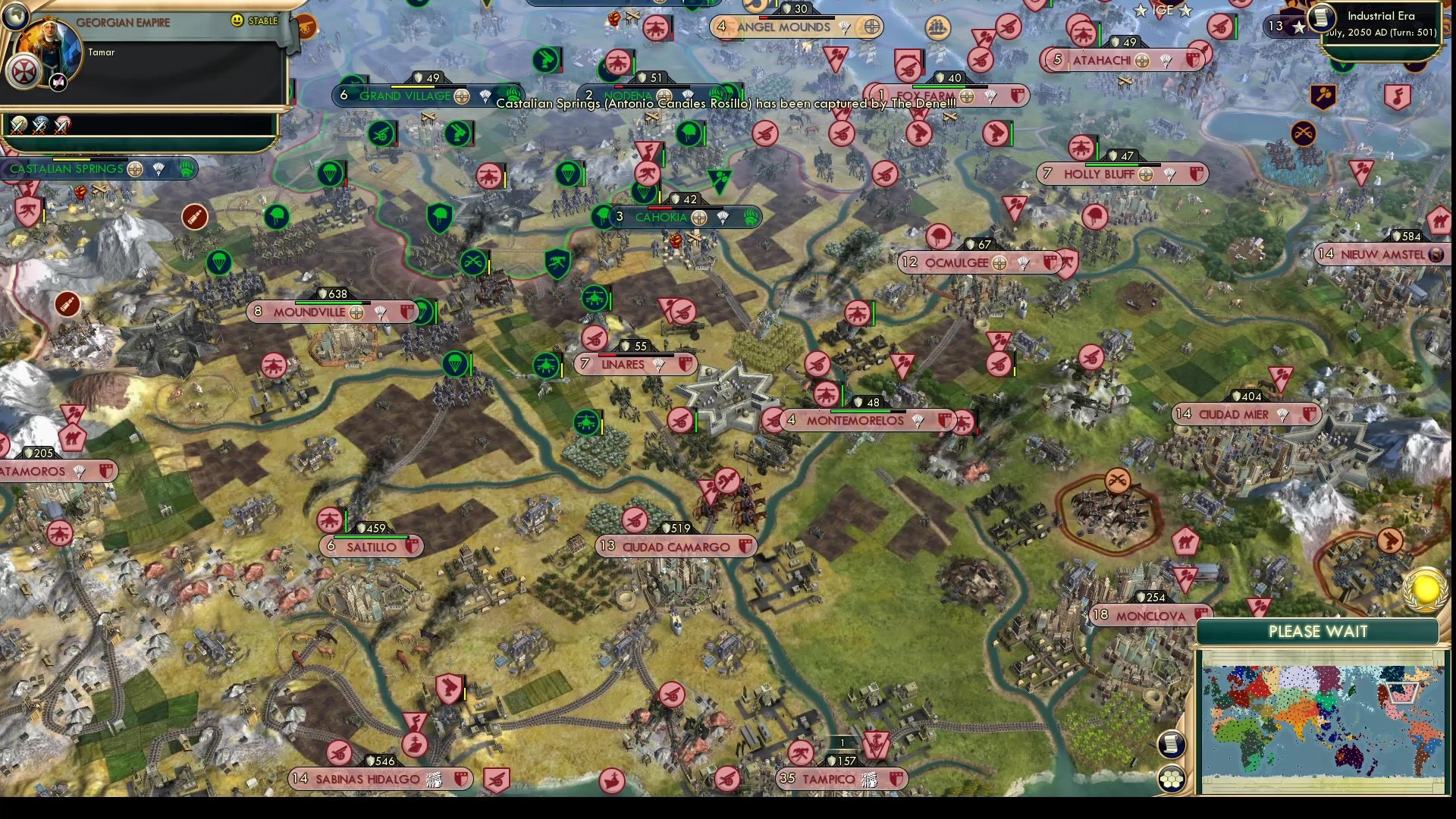The width and height of the screenshot is (1456, 819).
Task: Open religion overview via red cross medallion
Action: pos(24,72)
